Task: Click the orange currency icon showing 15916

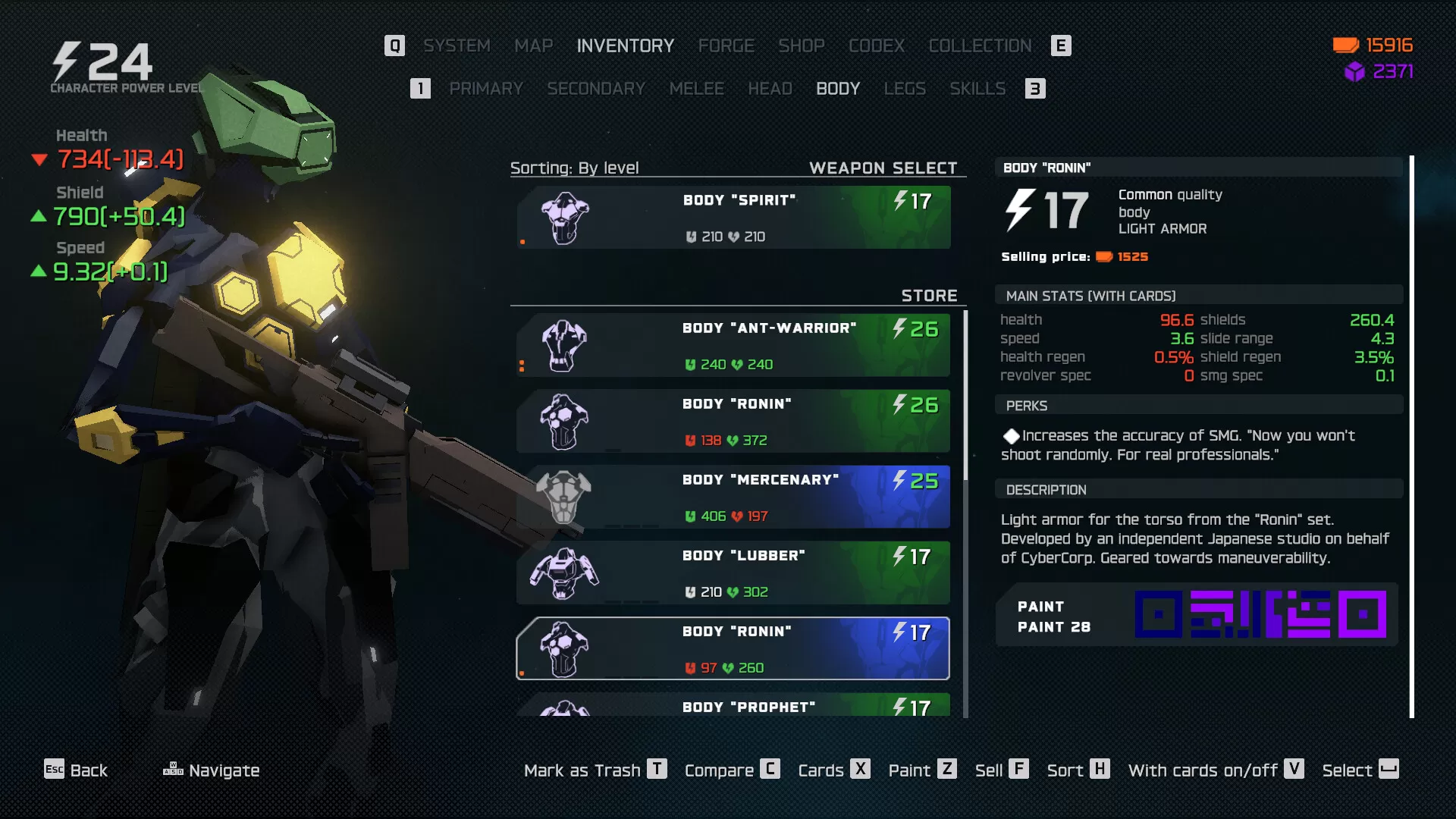Action: [1345, 45]
